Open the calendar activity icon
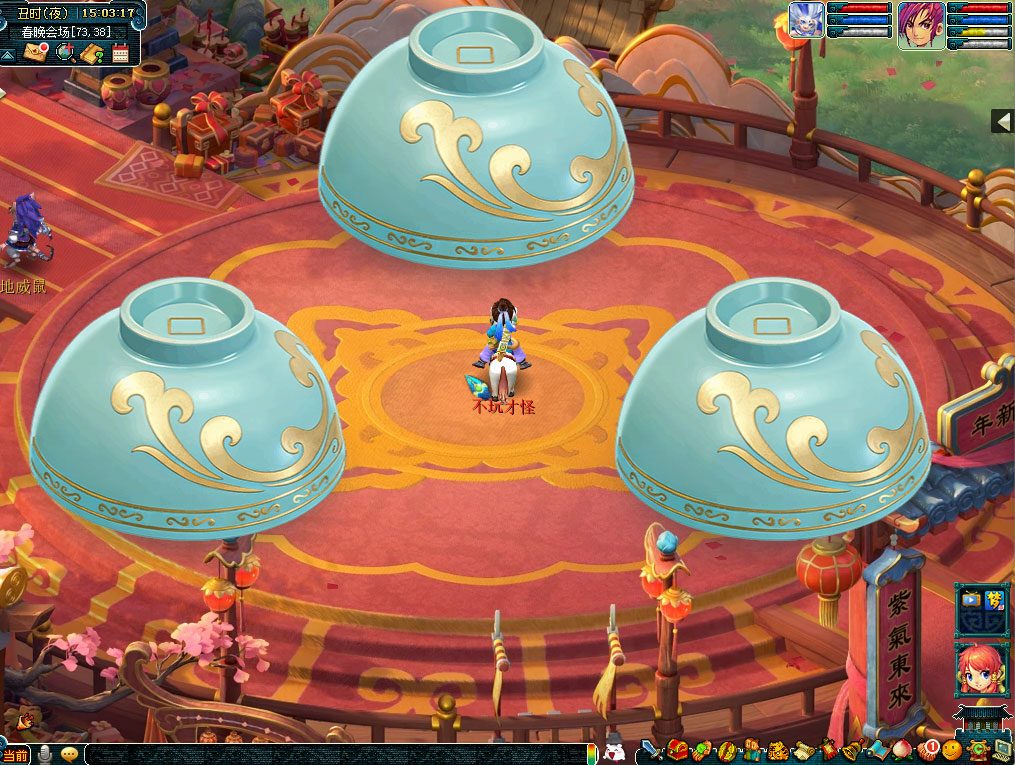The image size is (1015, 765). click(x=120, y=53)
